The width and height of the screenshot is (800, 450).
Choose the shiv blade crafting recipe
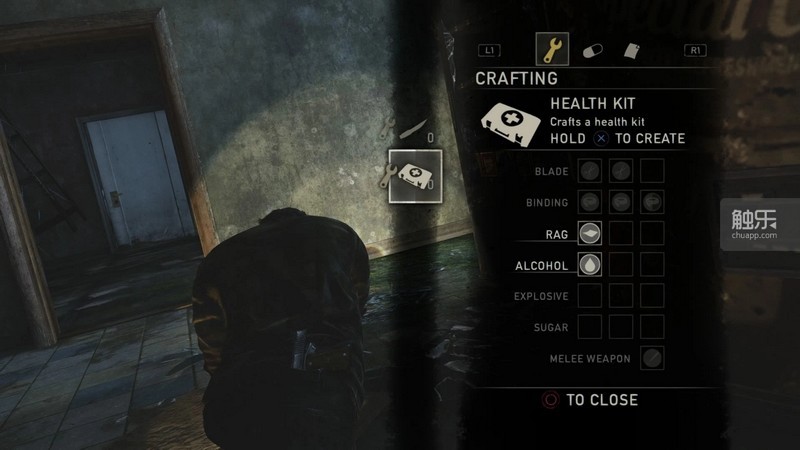[412, 126]
